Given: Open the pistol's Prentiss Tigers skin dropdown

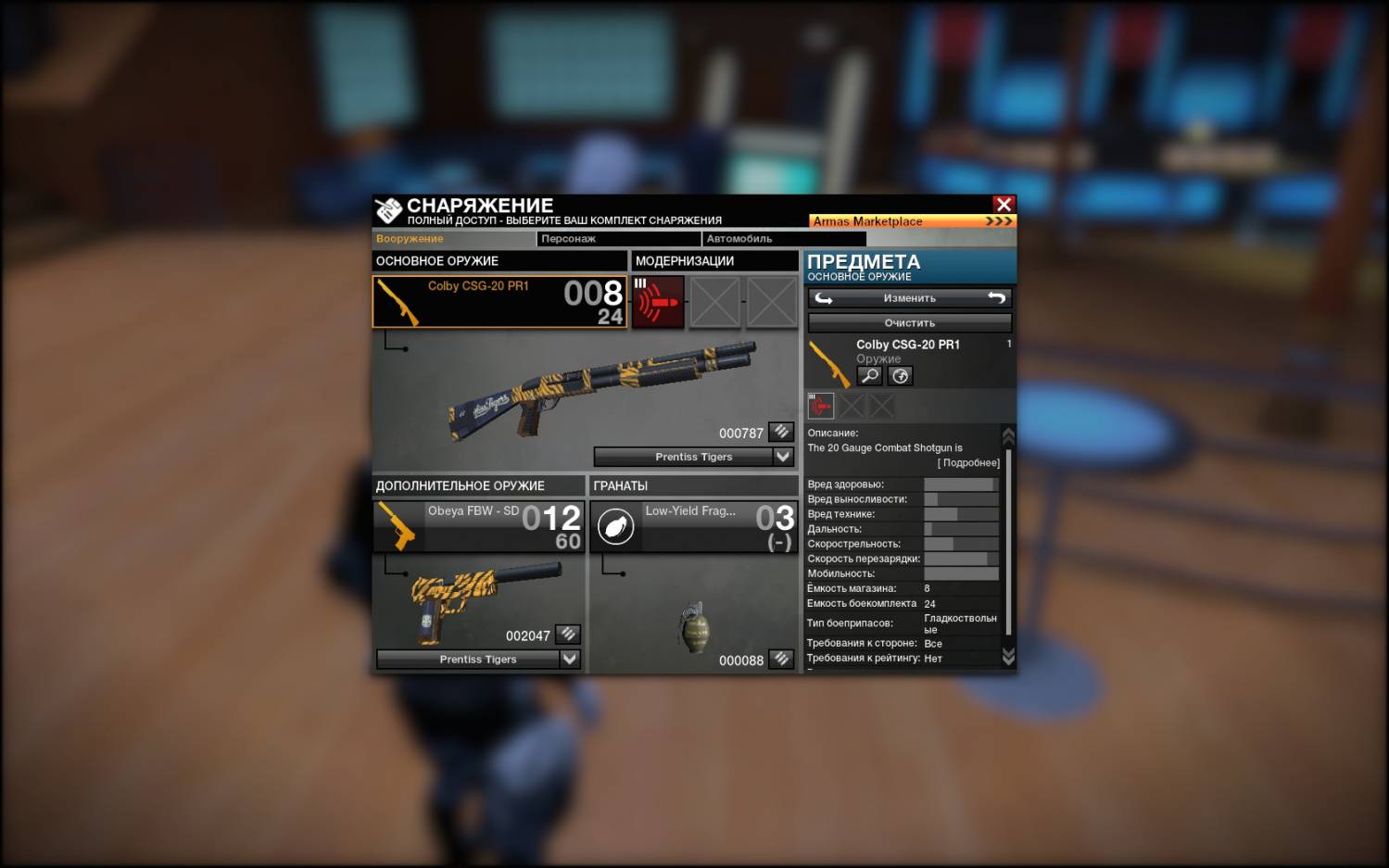Looking at the screenshot, I should 570,659.
